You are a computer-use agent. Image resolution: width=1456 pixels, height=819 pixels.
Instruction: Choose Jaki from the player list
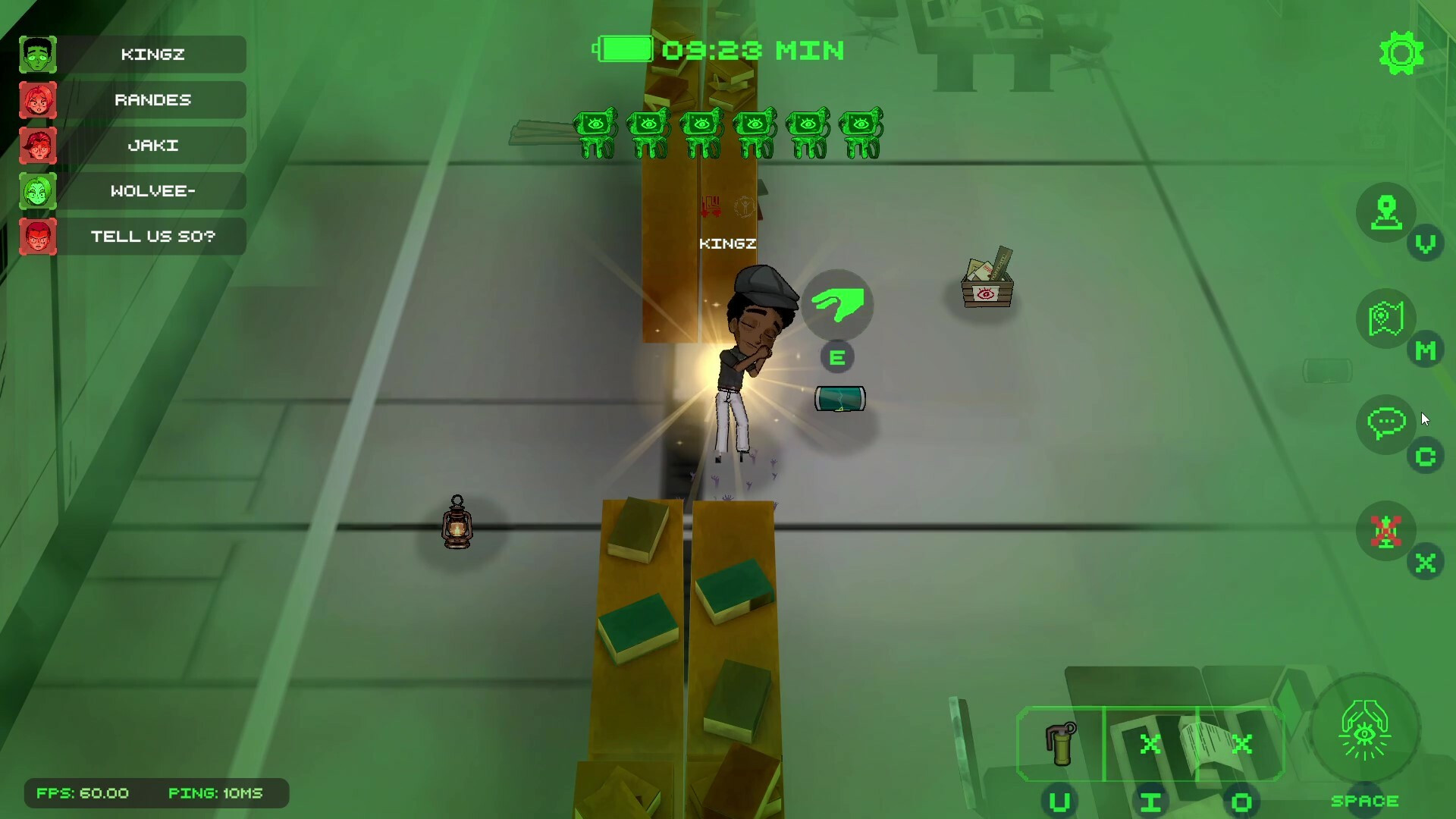pyautogui.click(x=152, y=146)
